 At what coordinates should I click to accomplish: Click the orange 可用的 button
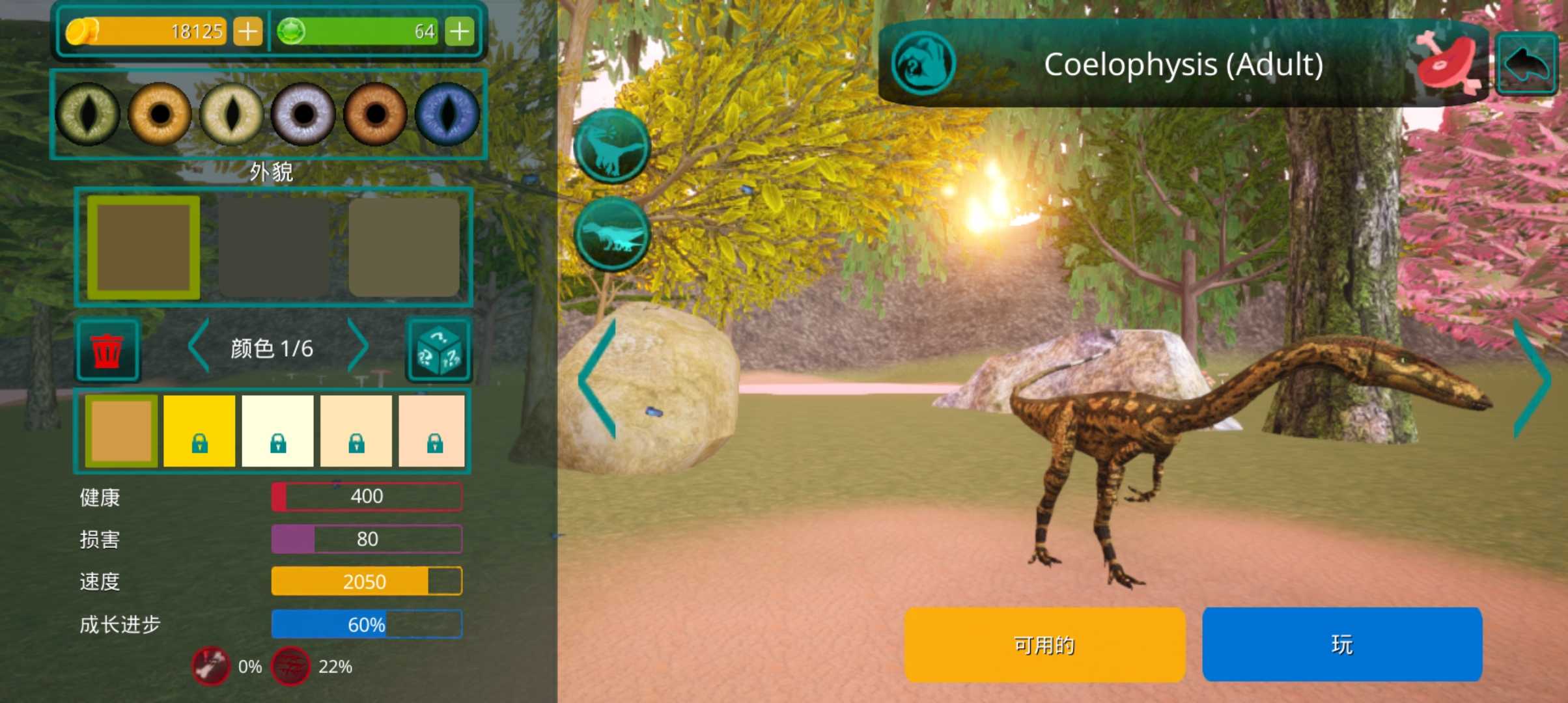1044,644
